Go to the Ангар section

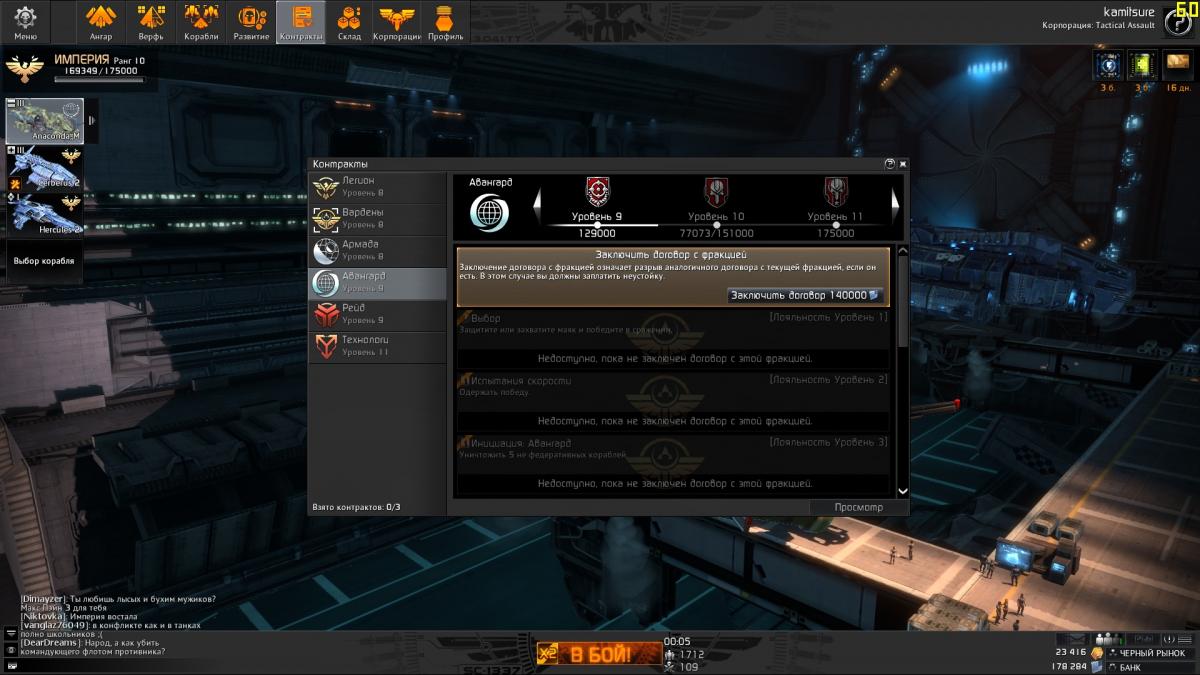(100, 21)
